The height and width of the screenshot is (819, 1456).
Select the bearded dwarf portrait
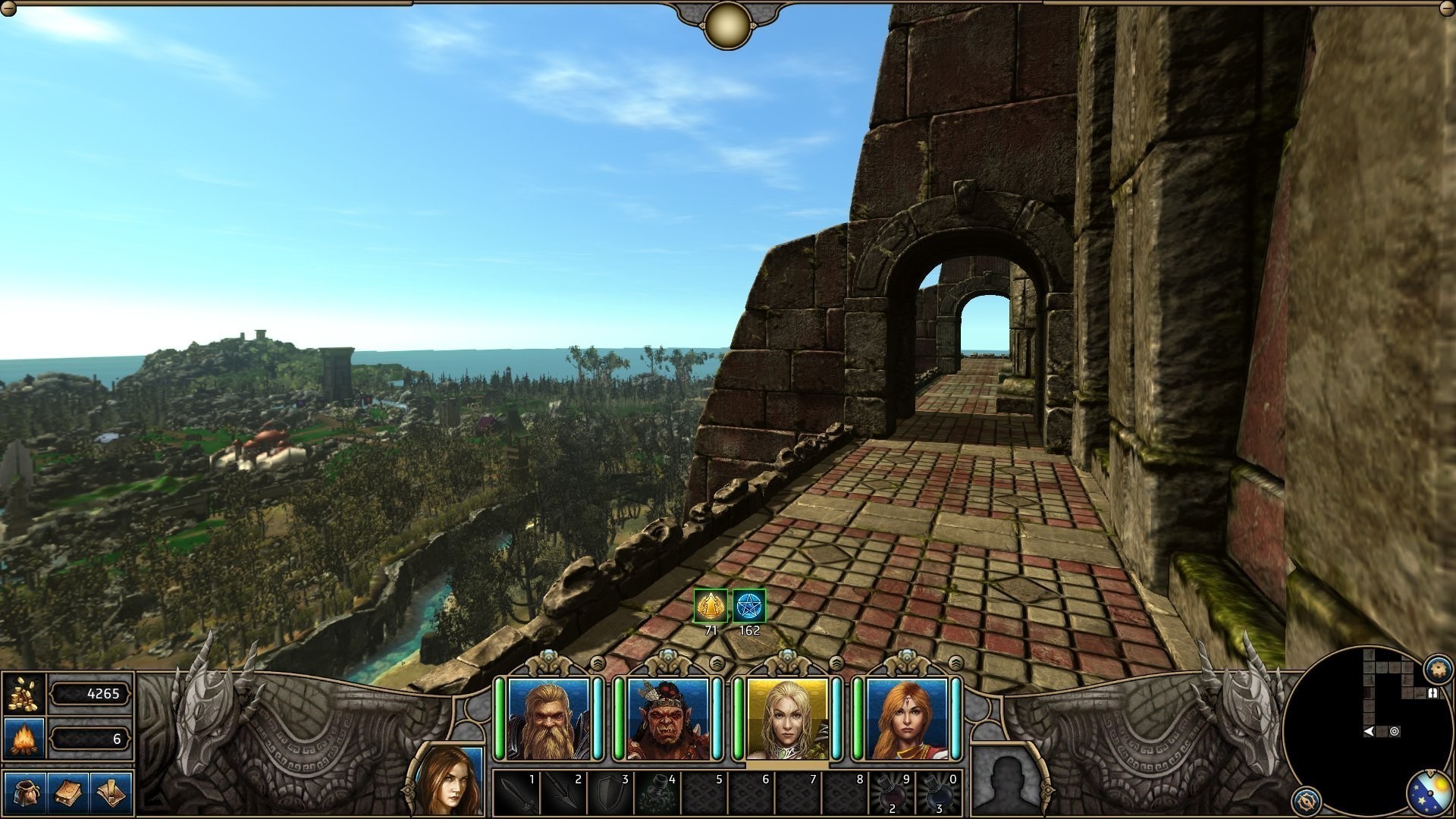(548, 719)
